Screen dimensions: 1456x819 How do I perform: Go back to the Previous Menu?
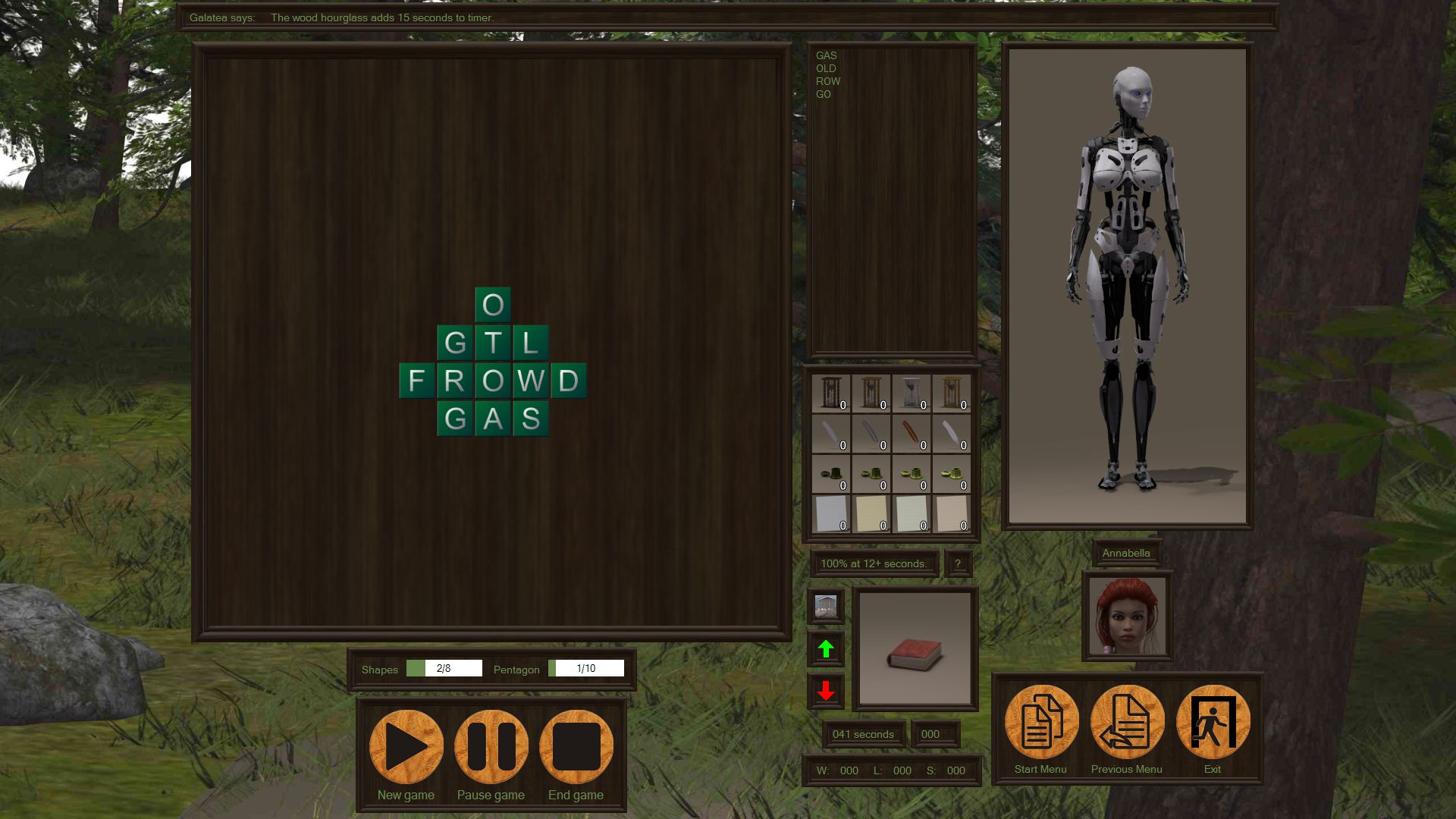tap(1127, 722)
